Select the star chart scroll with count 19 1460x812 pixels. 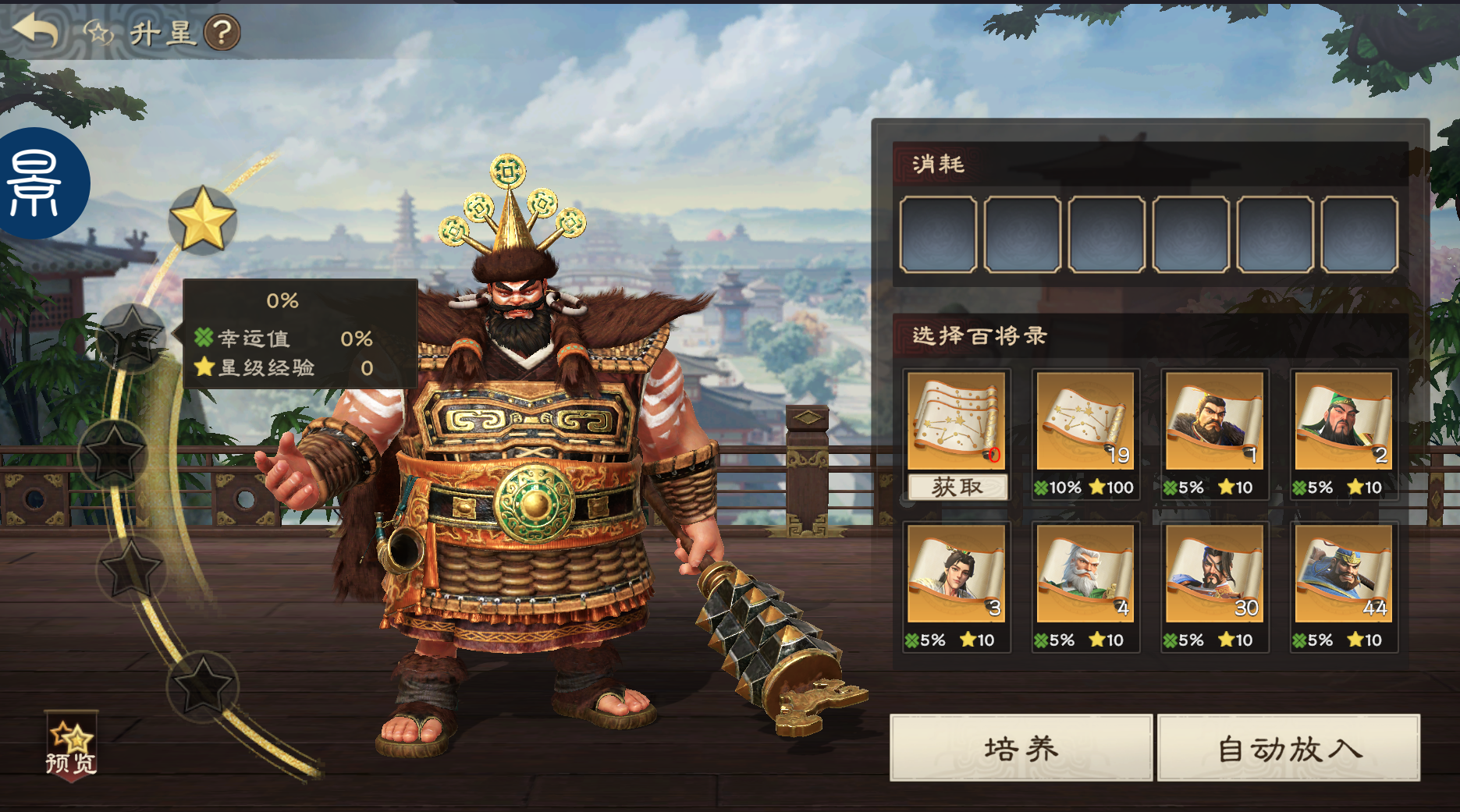click(x=1086, y=421)
